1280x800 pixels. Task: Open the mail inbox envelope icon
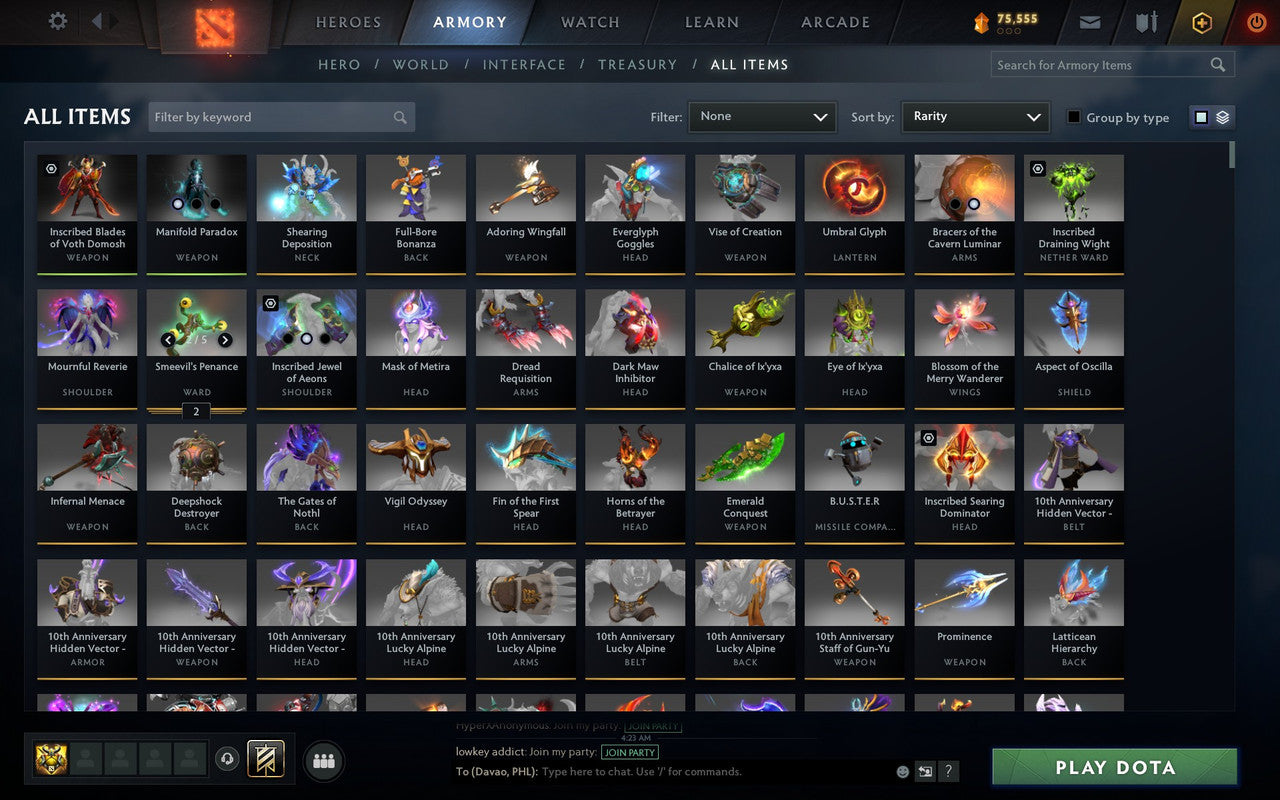coord(1090,22)
